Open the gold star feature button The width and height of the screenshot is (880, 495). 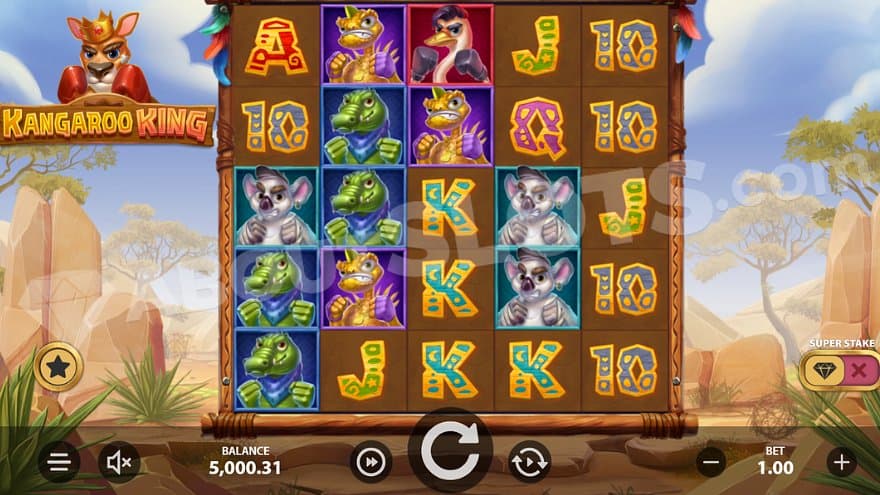[x=57, y=367]
